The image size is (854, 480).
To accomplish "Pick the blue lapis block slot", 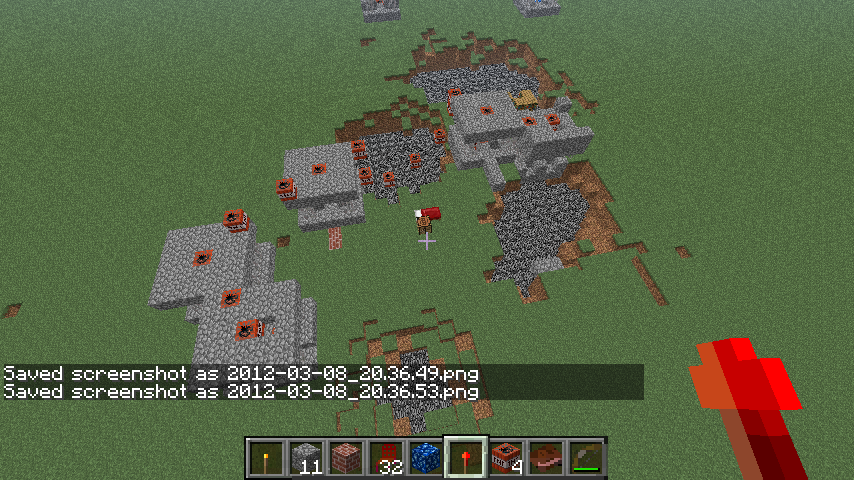I will [426, 457].
